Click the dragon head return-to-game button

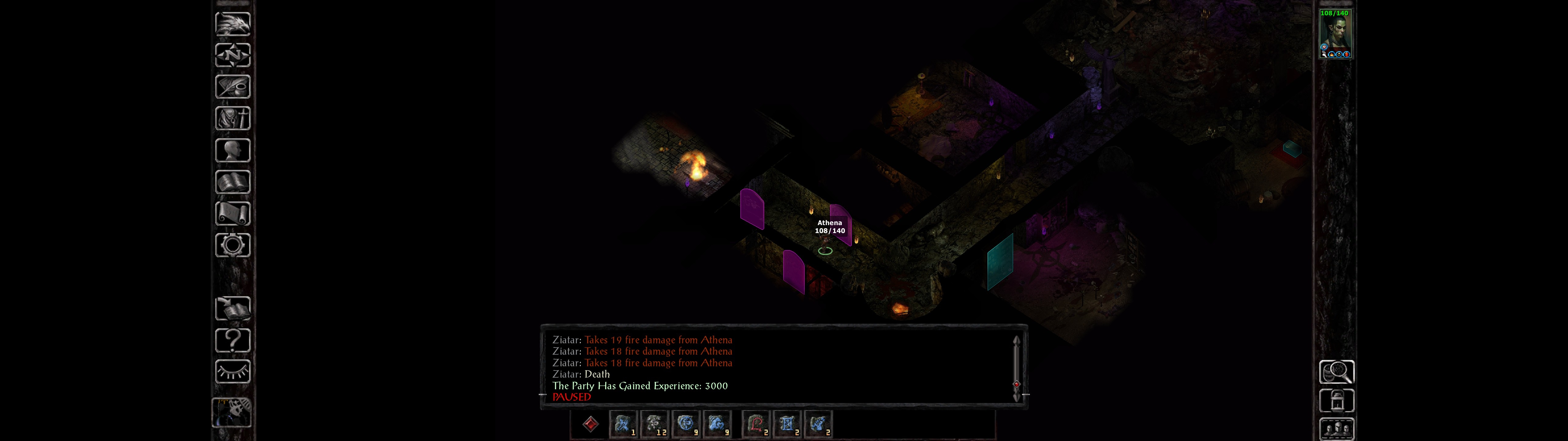(232, 24)
